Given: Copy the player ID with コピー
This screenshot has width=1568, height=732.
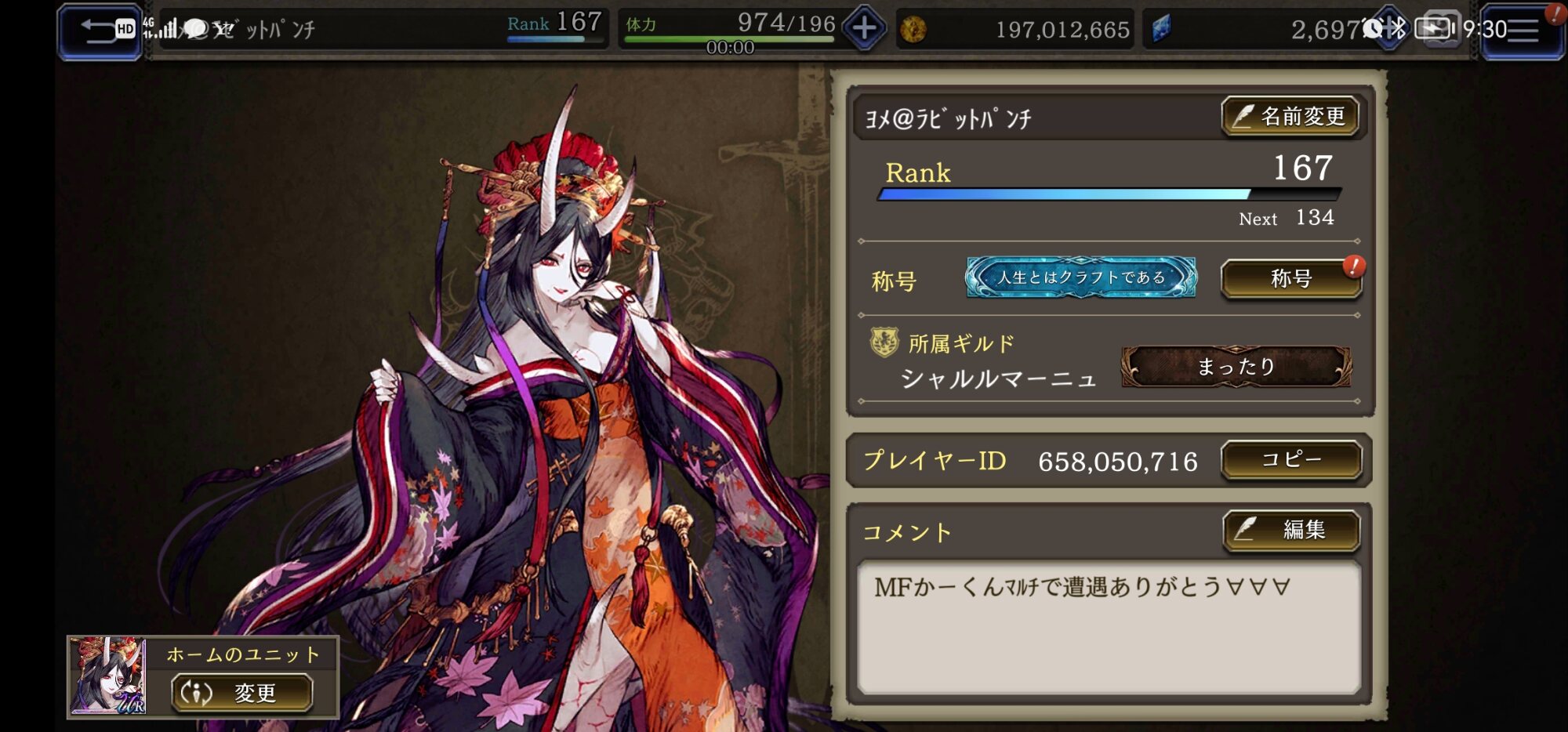Looking at the screenshot, I should [1290, 460].
